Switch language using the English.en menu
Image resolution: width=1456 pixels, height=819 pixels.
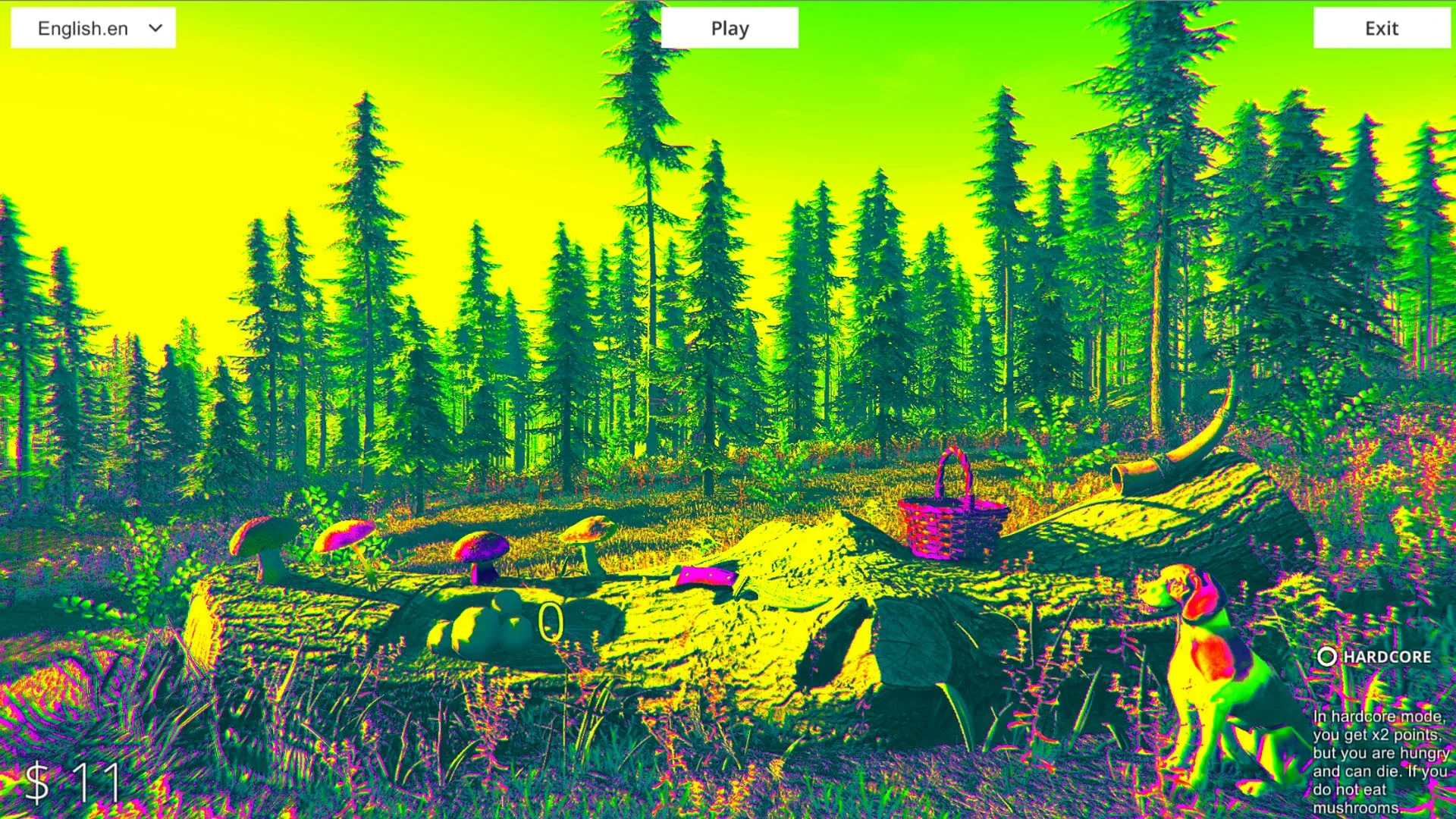[x=93, y=27]
